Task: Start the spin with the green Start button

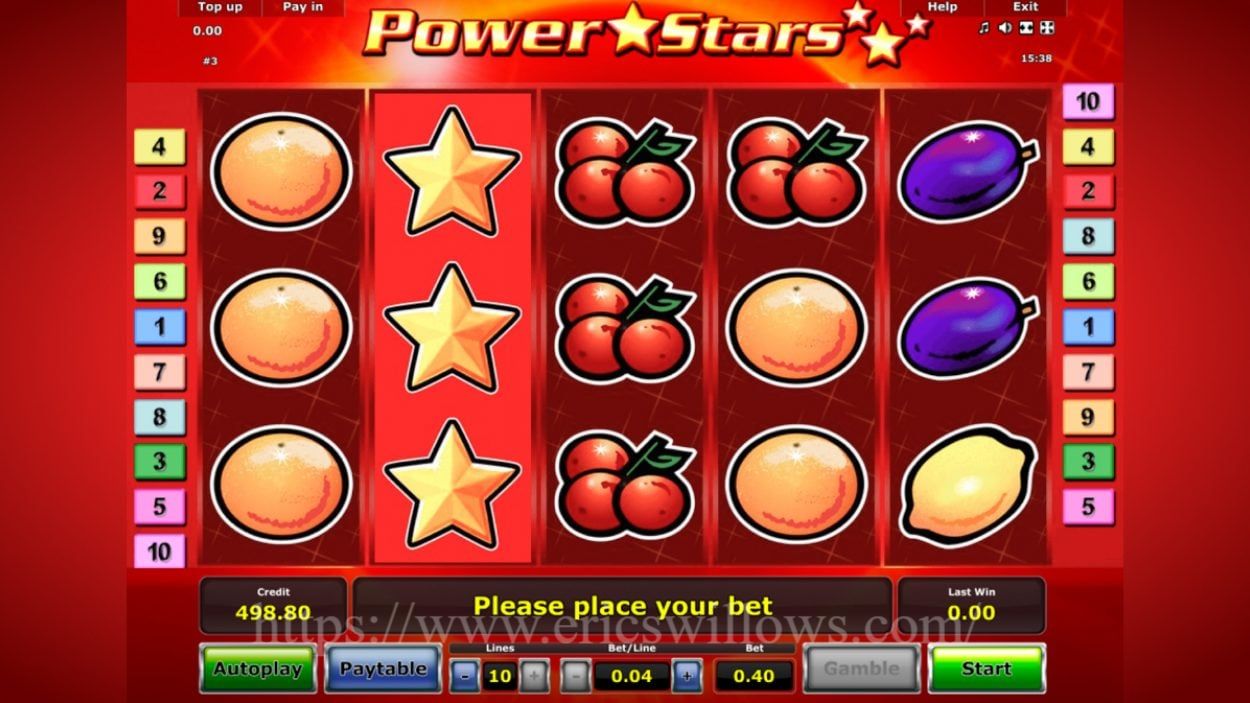Action: click(x=986, y=669)
